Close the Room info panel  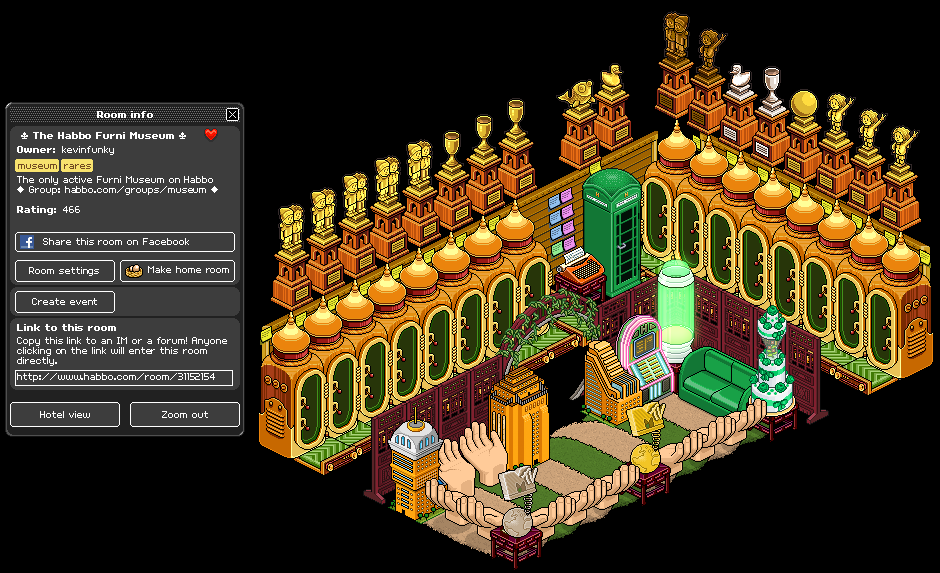pyautogui.click(x=233, y=115)
